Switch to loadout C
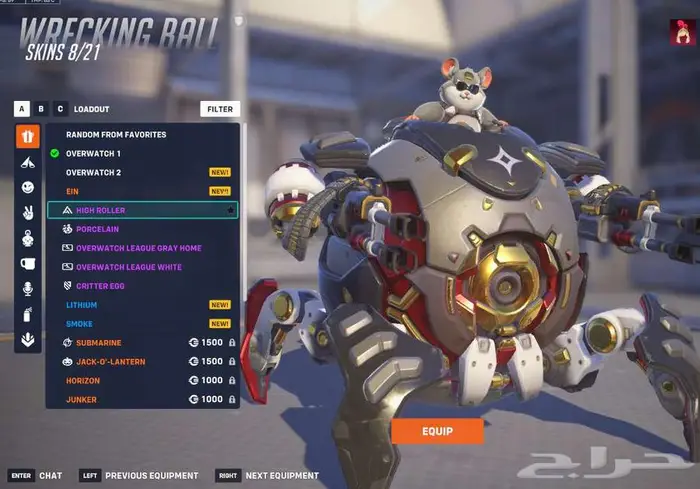 60,109
